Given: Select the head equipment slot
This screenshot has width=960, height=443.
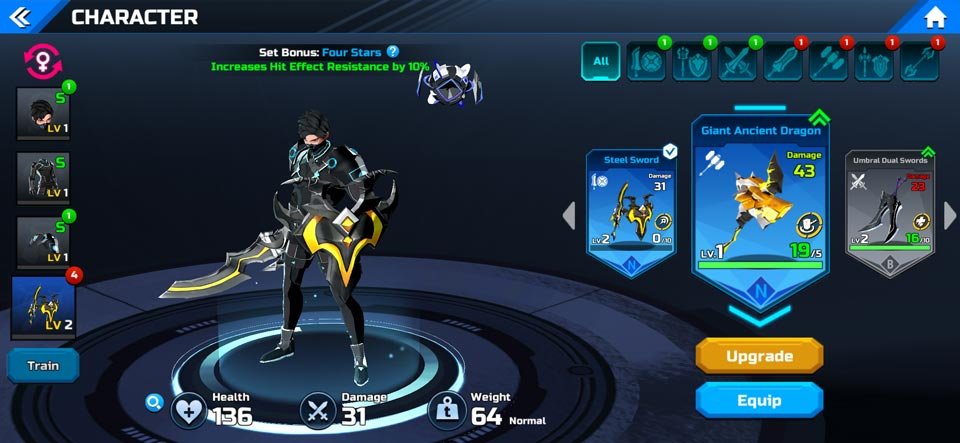Looking at the screenshot, I should [x=42, y=113].
